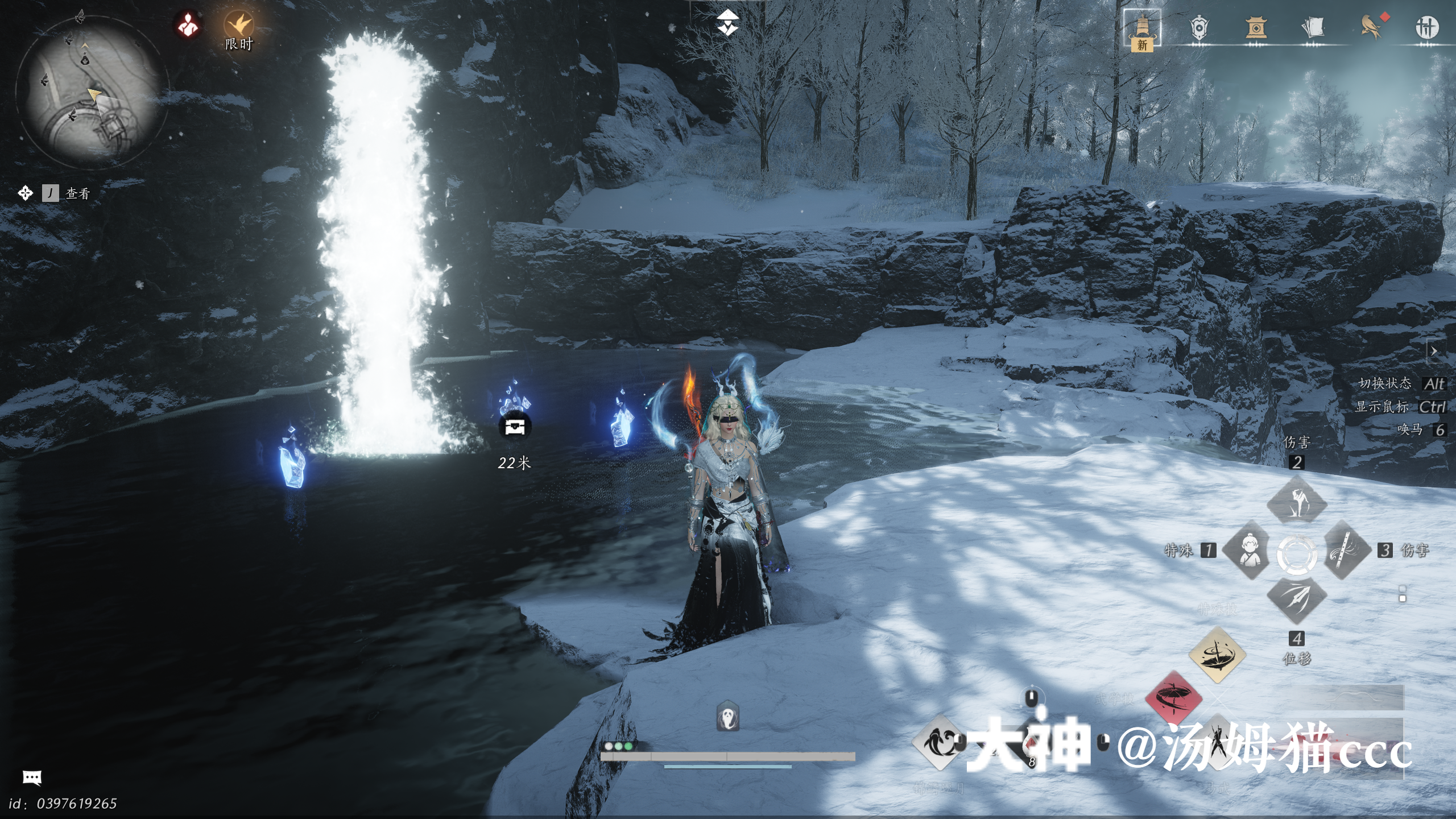Click the ghost mask status icon

click(x=728, y=717)
